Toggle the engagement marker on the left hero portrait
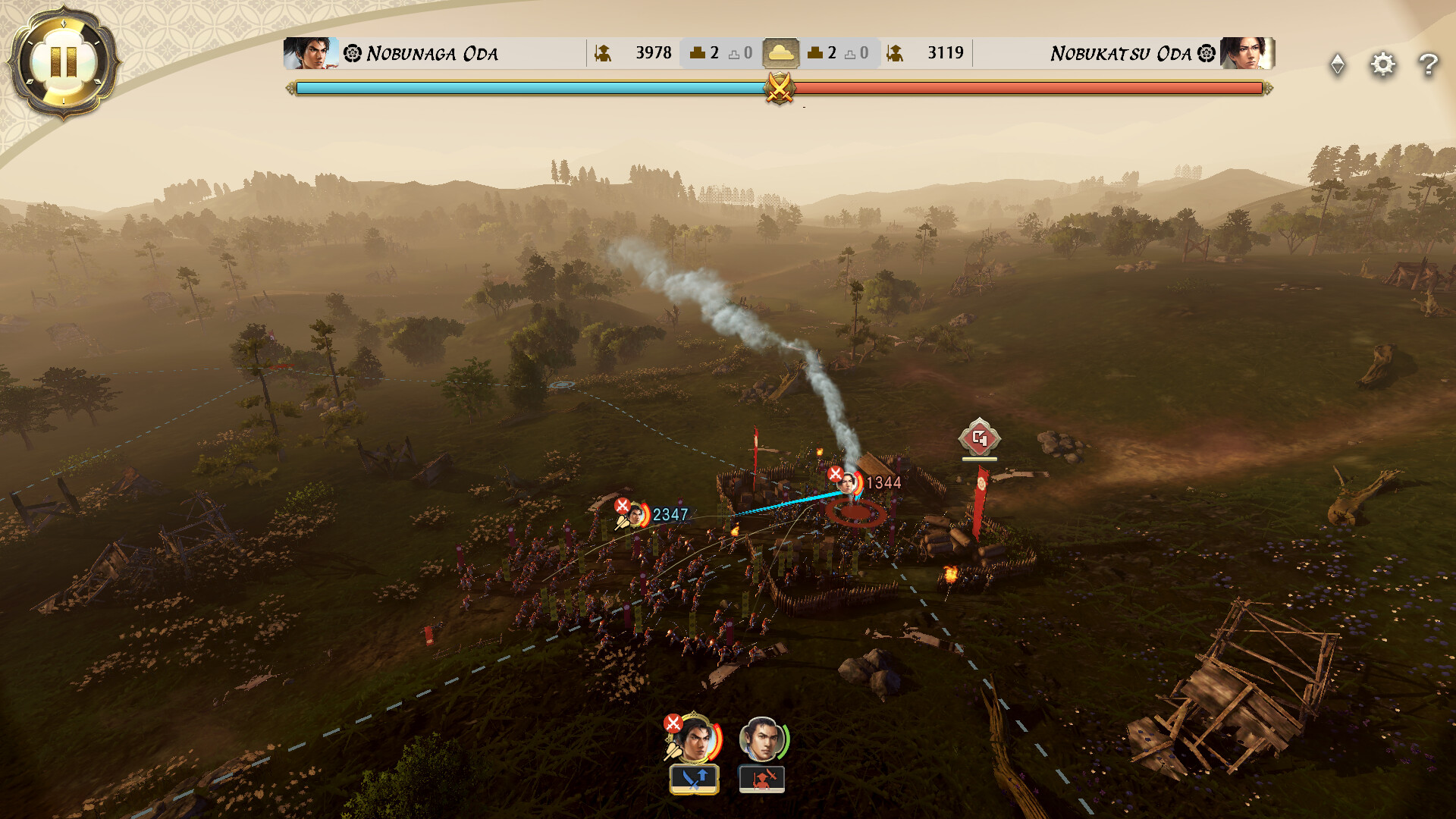The image size is (1456, 819). [x=673, y=723]
